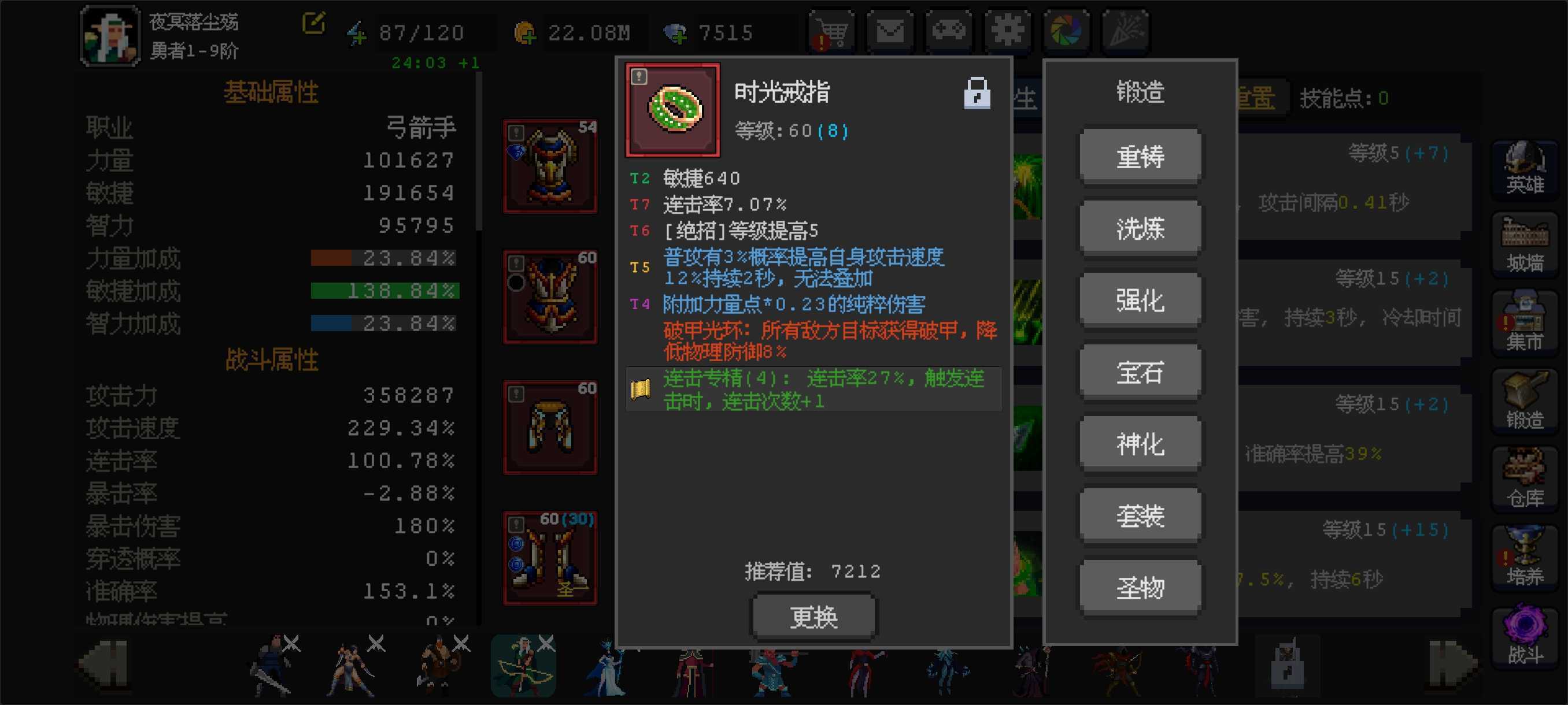
Task: Open the mail inbox icon
Action: coord(890,31)
